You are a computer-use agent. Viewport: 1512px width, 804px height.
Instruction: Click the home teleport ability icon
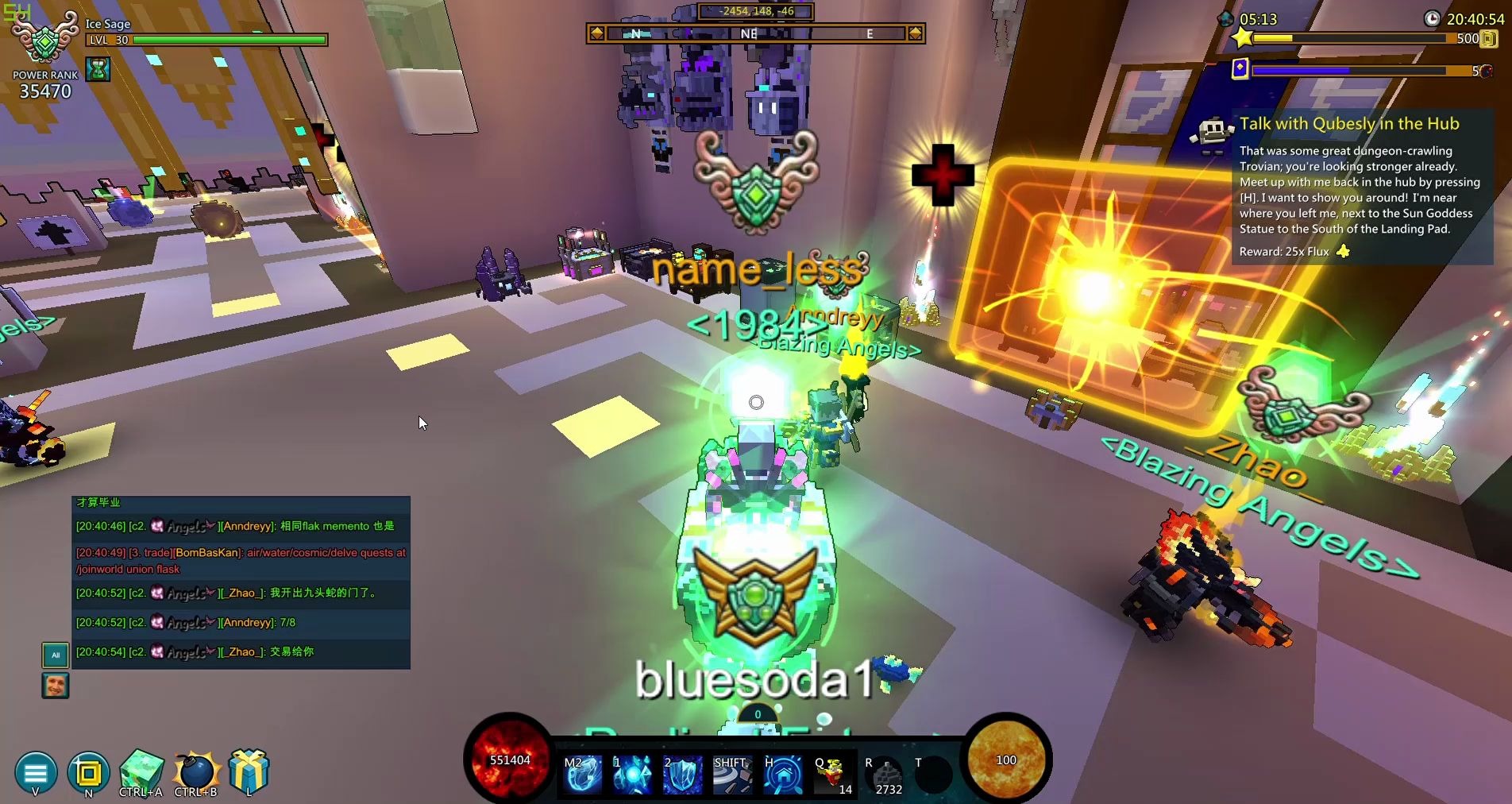[782, 774]
